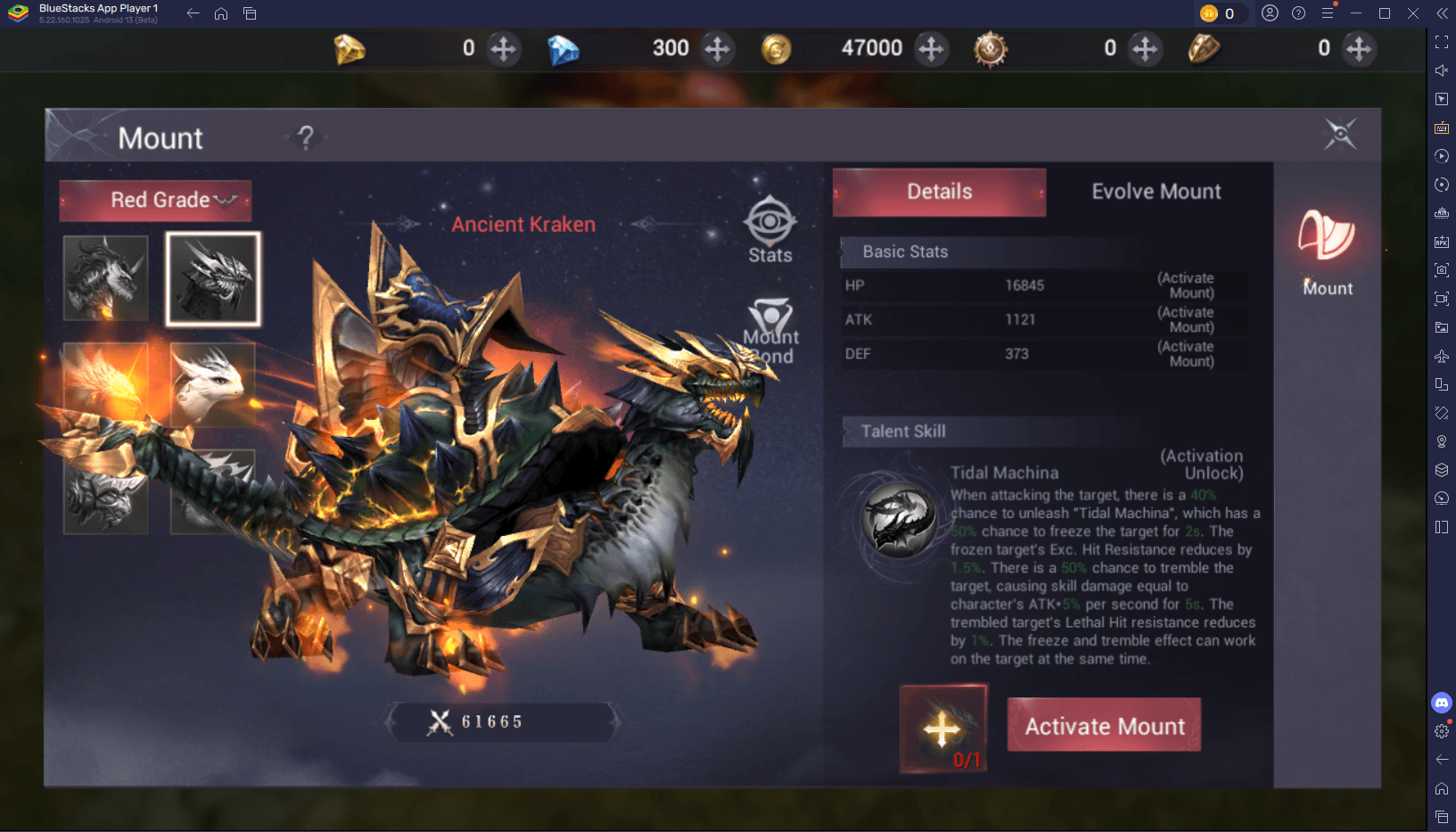Close the Mount window
Screen dimensions: 1456x832
pyautogui.click(x=1339, y=135)
